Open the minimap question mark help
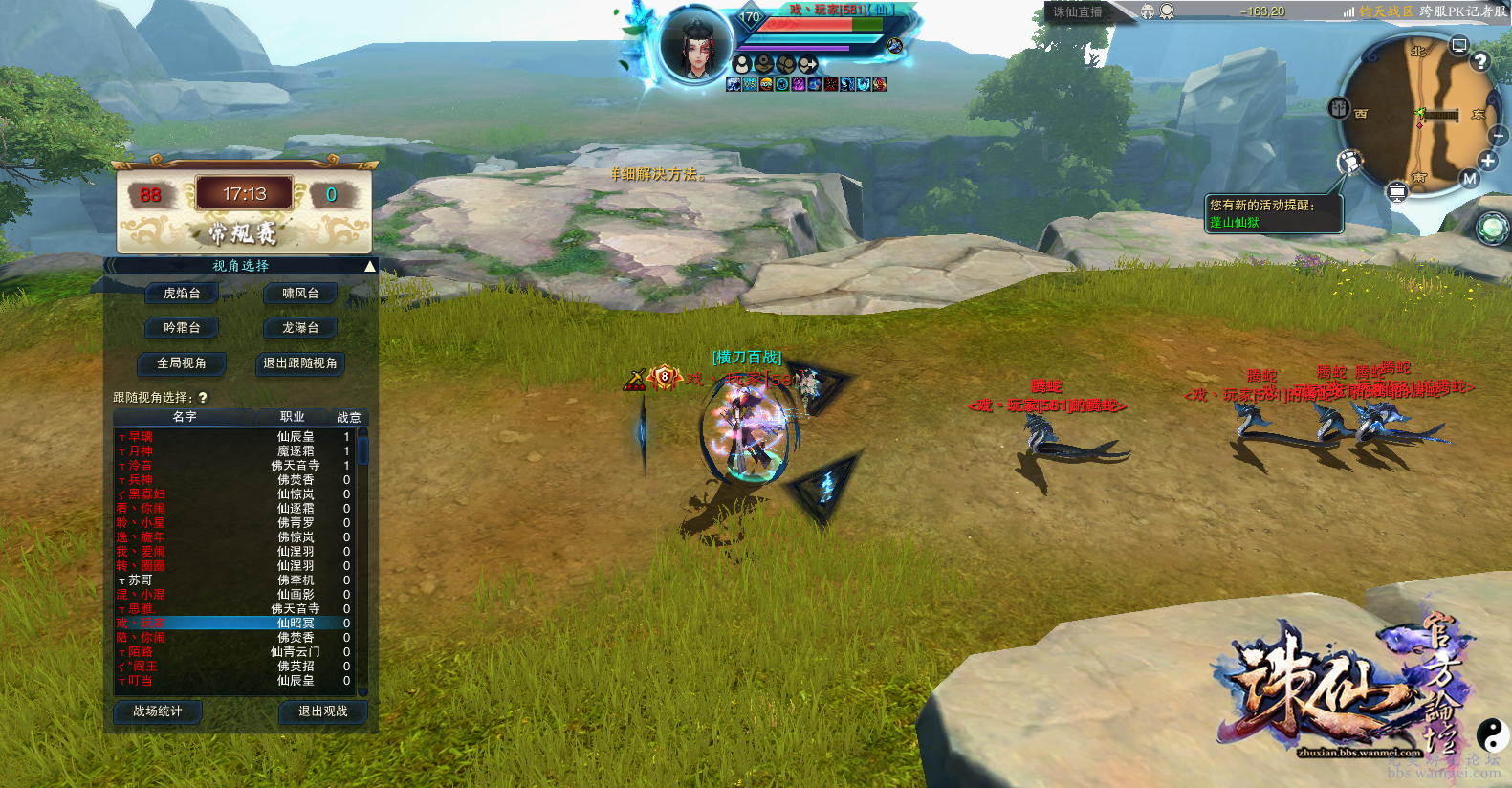Screen dimensions: 1512x788 tap(1480, 61)
